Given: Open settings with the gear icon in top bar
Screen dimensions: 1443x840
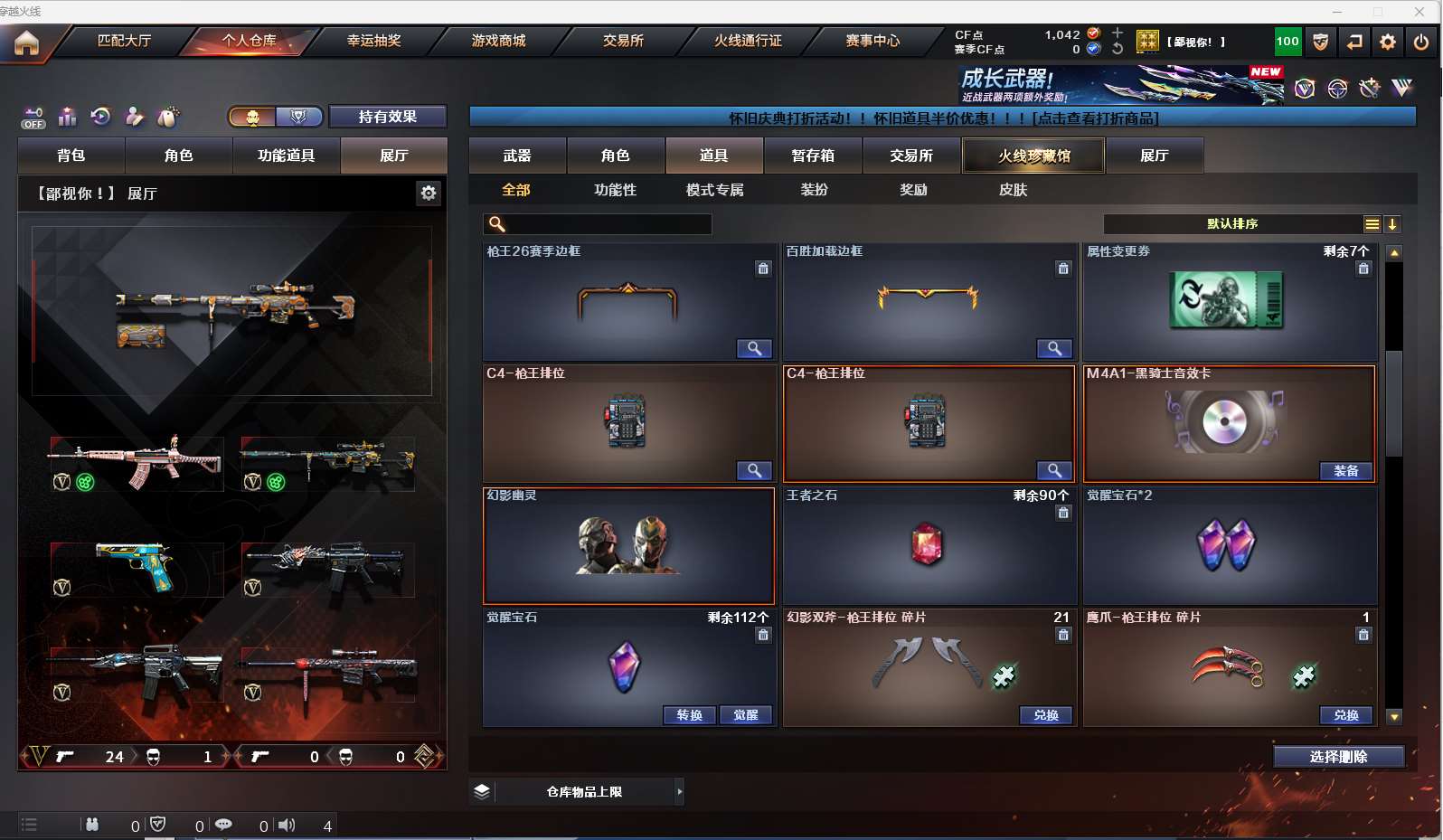Looking at the screenshot, I should pos(1388,42).
